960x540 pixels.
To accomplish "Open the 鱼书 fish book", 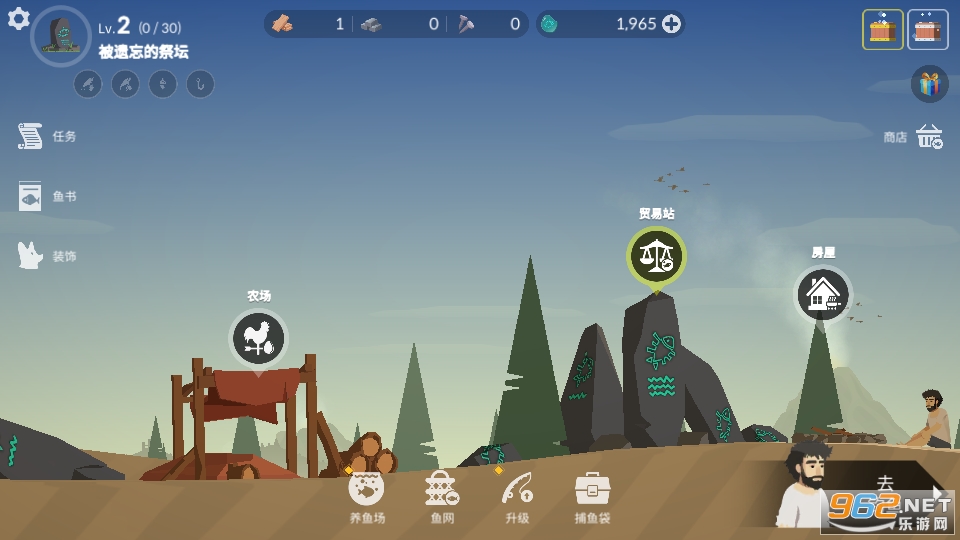I will (x=31, y=196).
